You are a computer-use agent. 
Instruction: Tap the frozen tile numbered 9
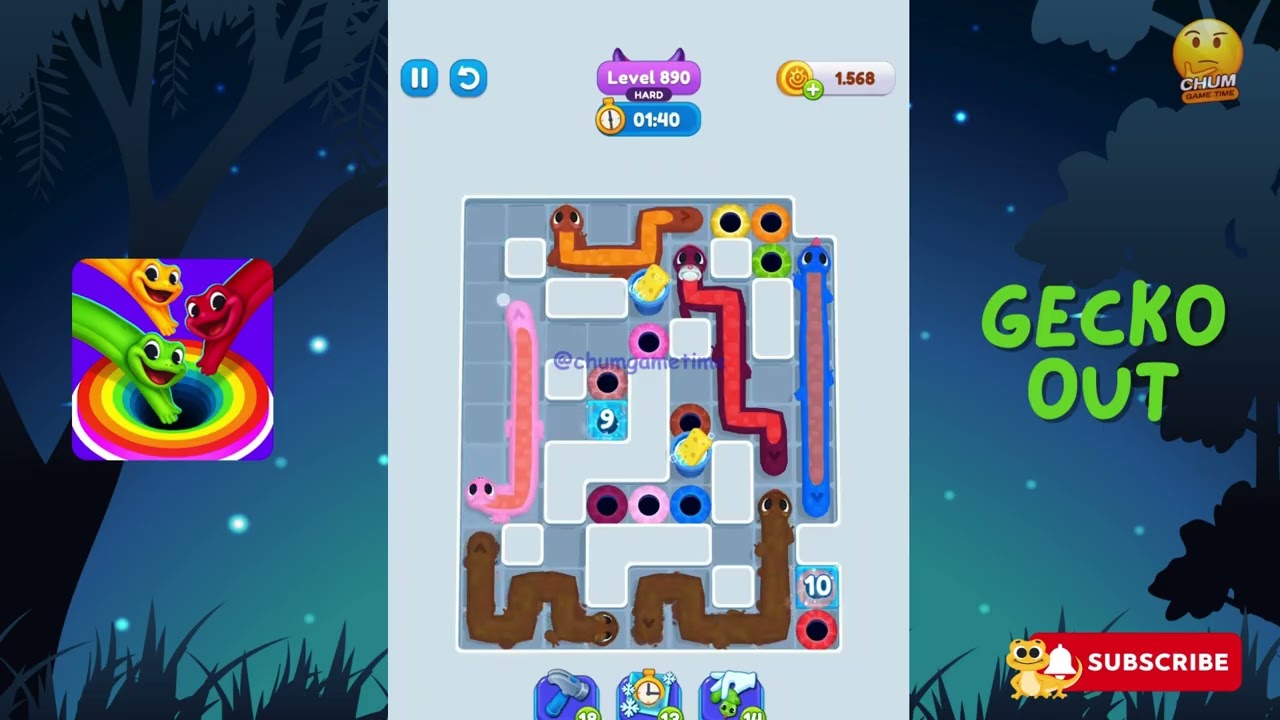tap(605, 420)
